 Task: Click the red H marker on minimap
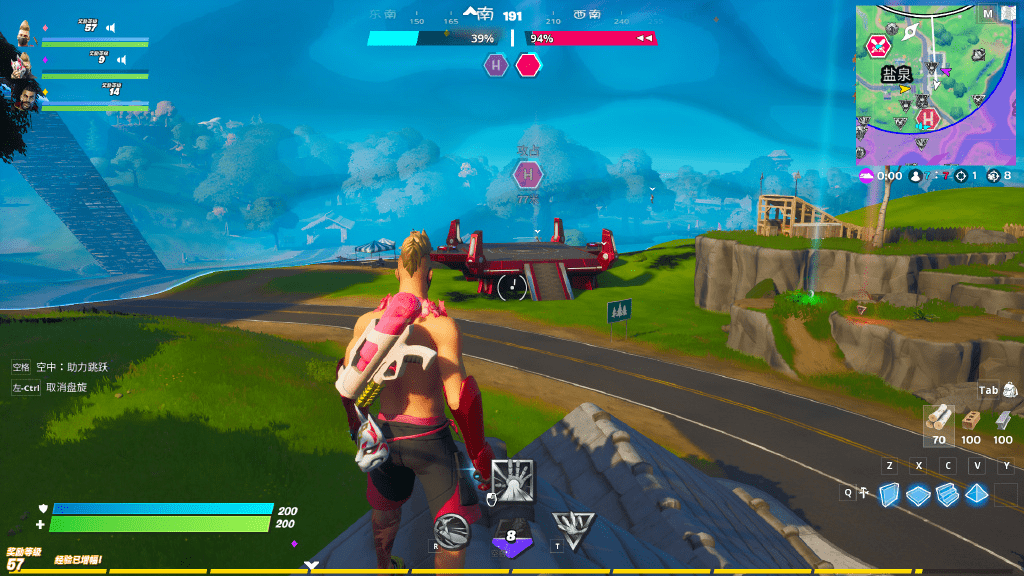point(929,119)
